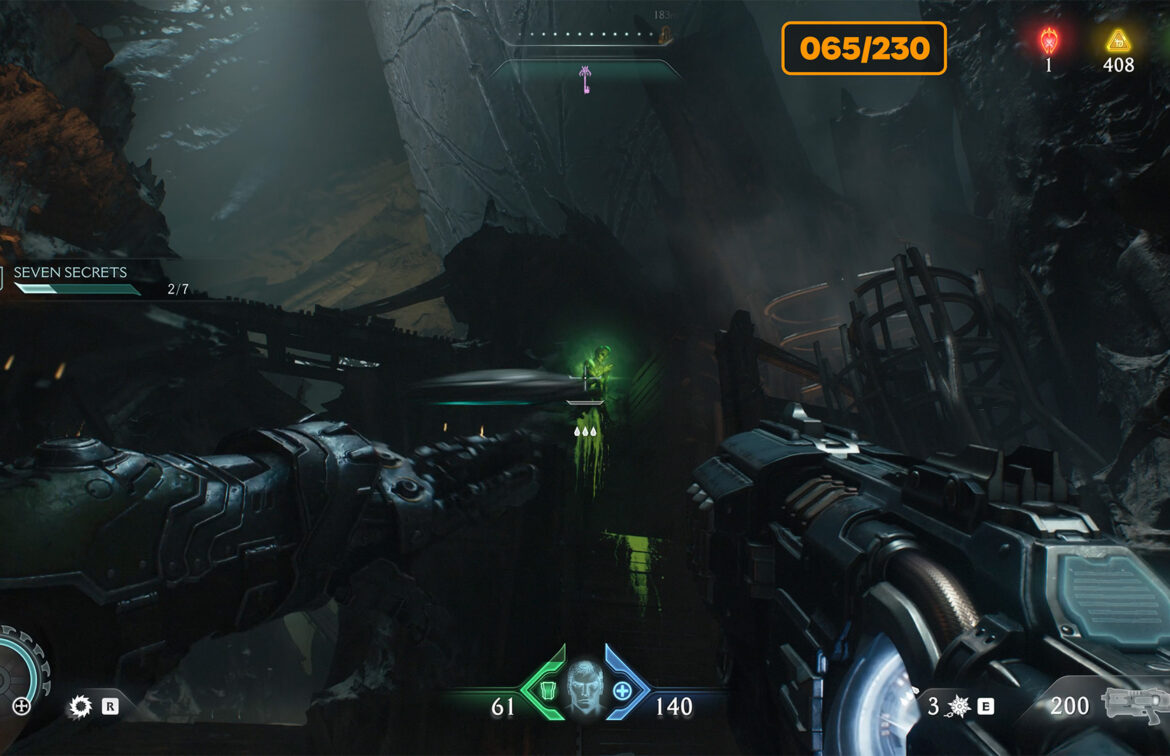Select the blue health cross icon

623,690
